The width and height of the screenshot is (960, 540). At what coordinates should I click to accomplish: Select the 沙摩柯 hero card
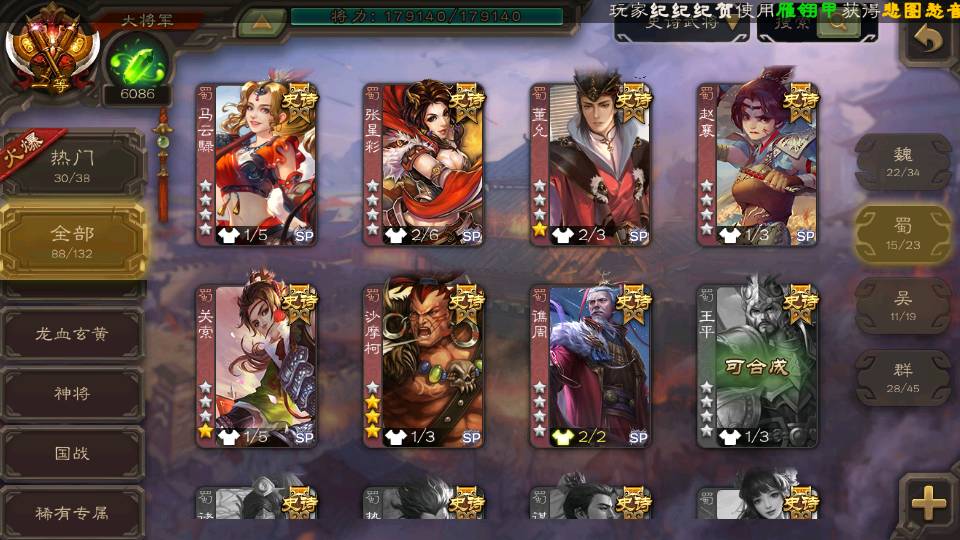pos(424,366)
